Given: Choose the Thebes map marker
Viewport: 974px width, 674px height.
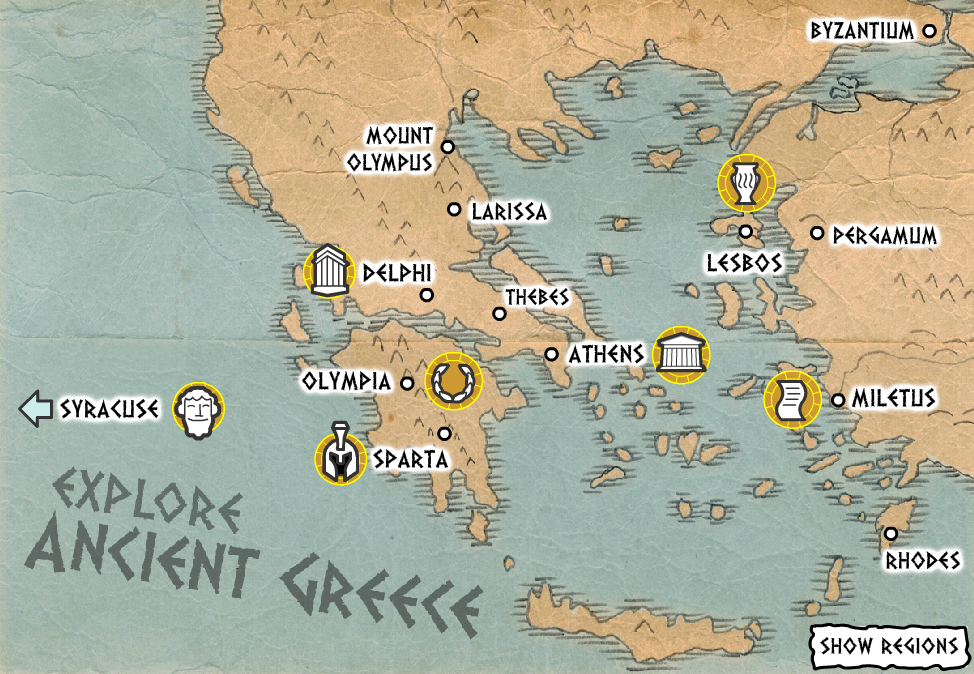Looking at the screenshot, I should point(500,314).
